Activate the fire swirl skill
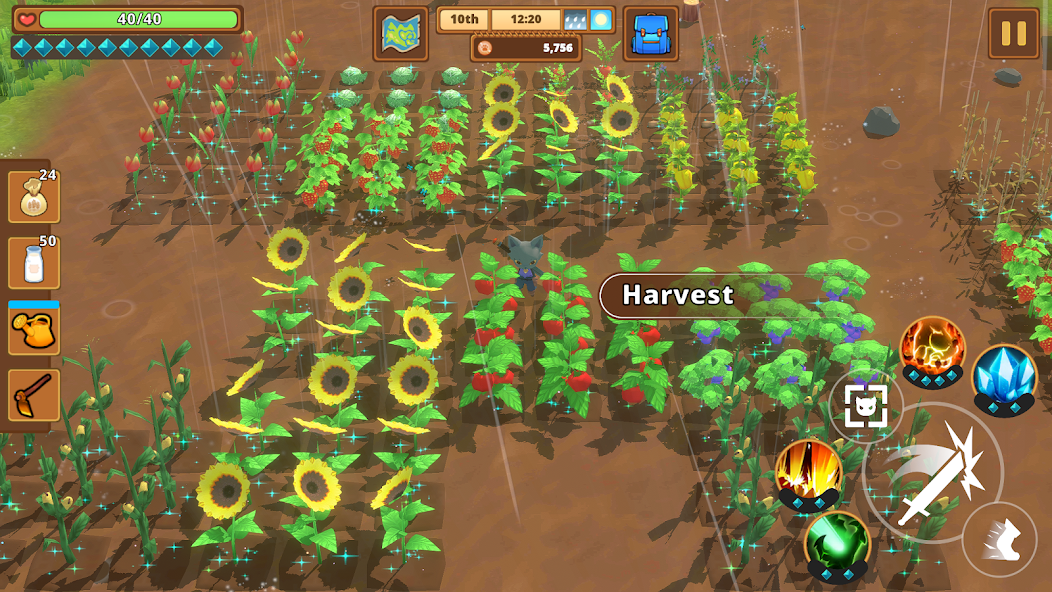This screenshot has height=592, width=1052. [932, 349]
